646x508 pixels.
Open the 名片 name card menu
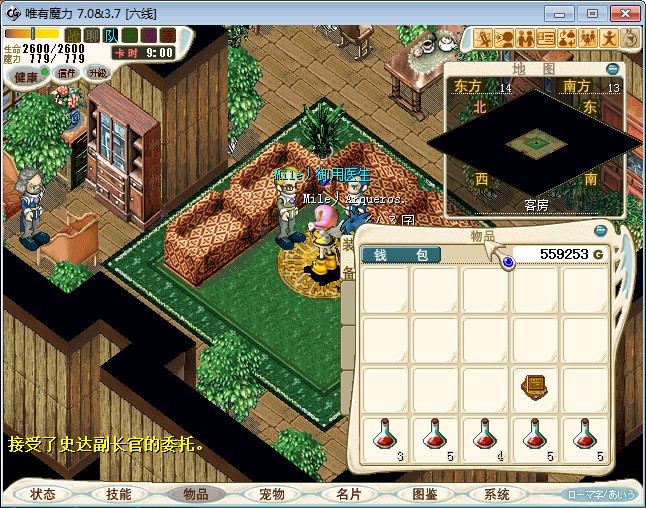point(346,494)
